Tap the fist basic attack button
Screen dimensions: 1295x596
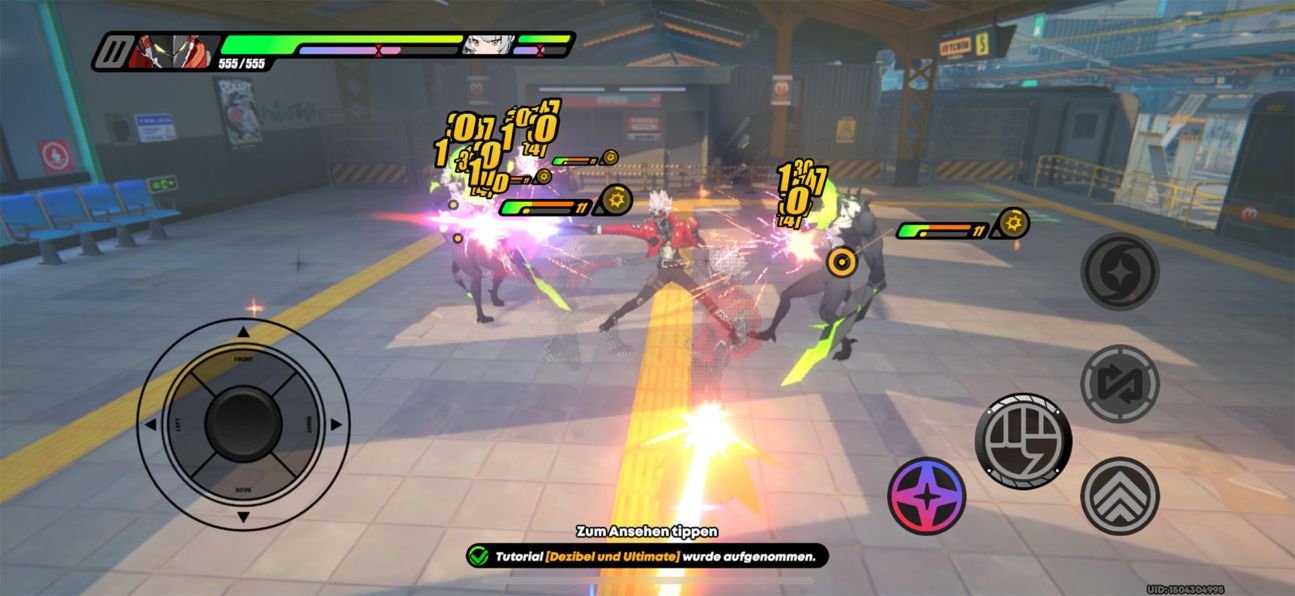pos(1023,440)
